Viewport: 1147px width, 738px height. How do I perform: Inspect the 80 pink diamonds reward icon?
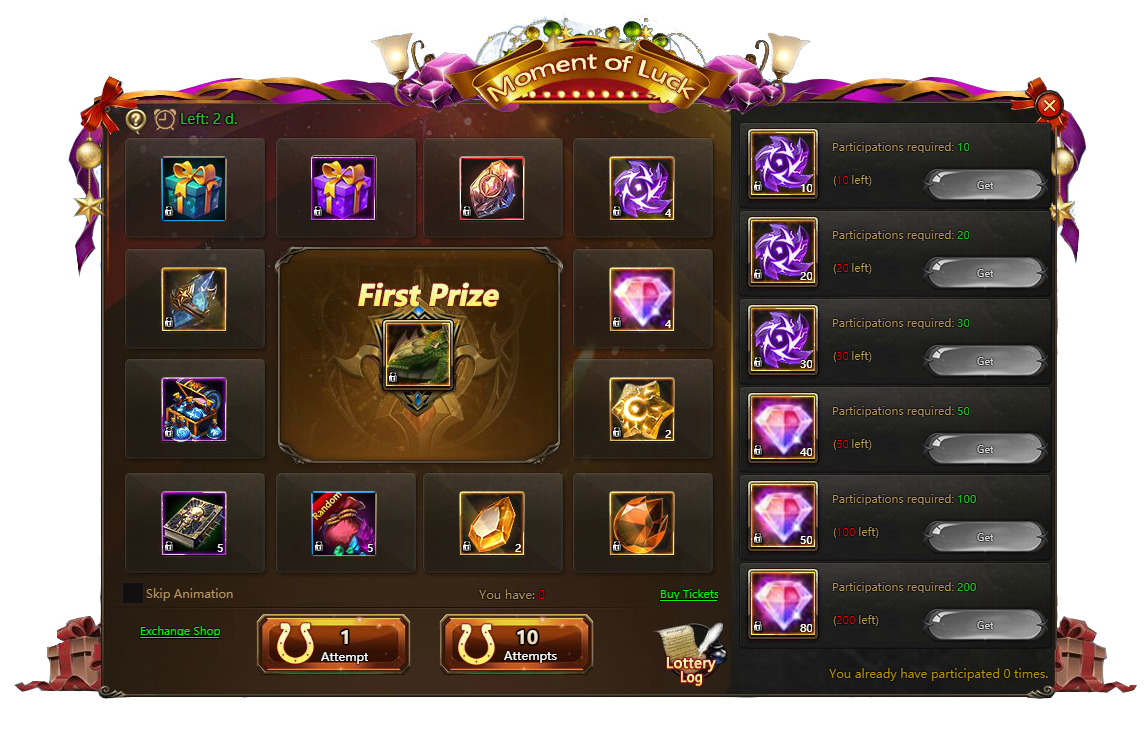point(783,603)
